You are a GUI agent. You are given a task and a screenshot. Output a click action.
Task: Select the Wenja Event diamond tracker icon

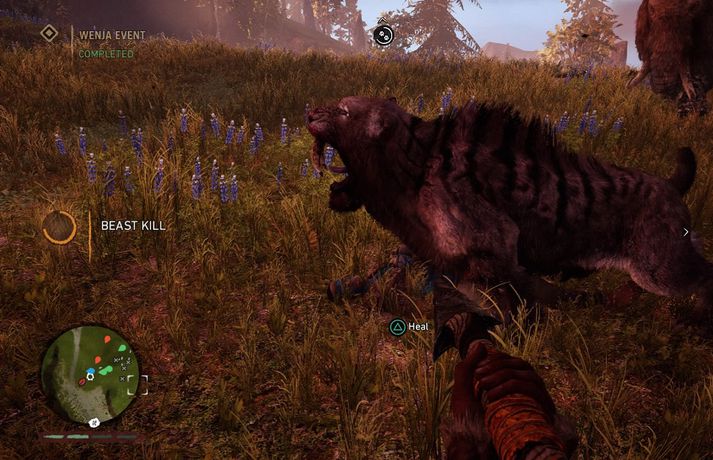coord(48,34)
